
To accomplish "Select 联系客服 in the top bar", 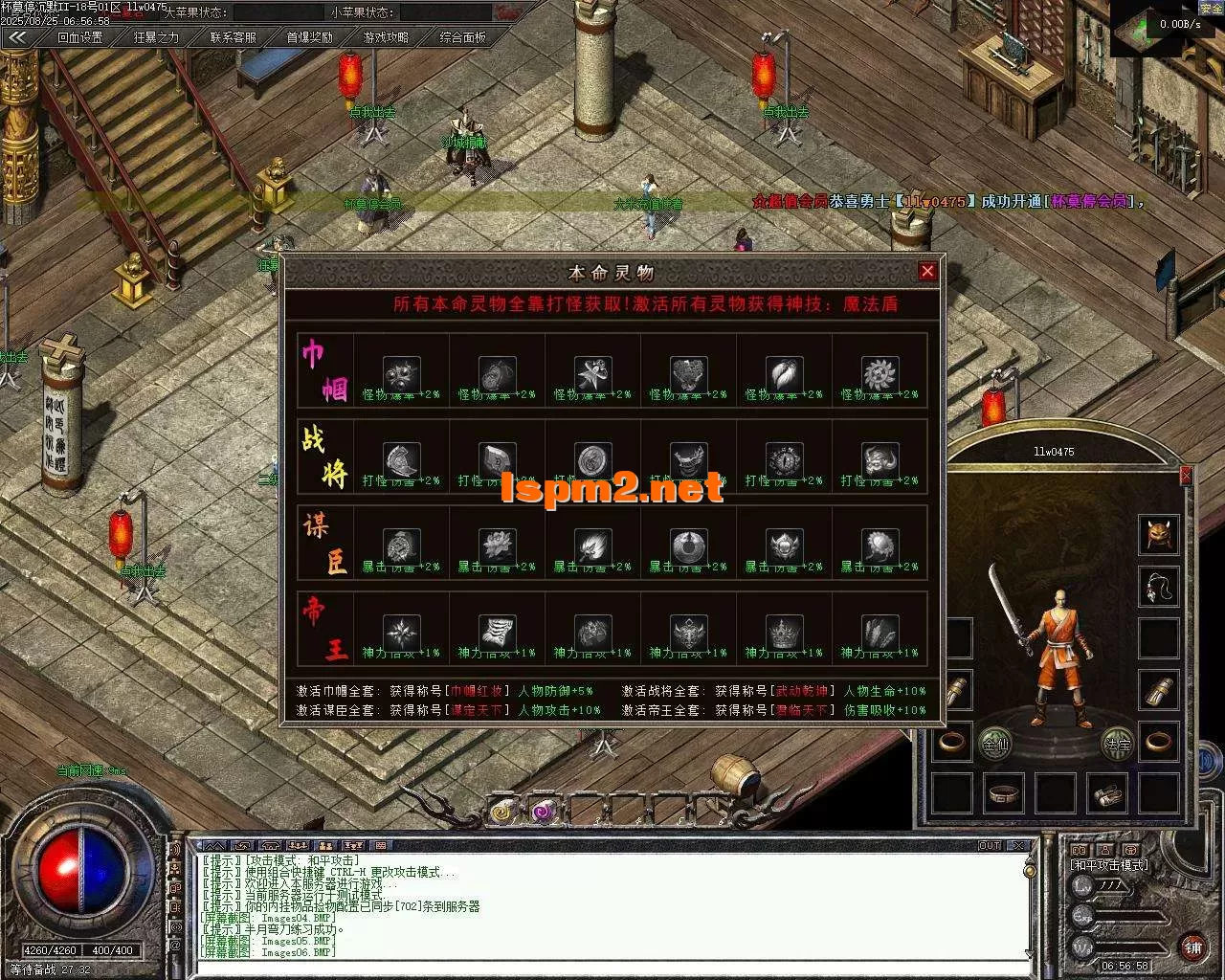I will tap(233, 37).
